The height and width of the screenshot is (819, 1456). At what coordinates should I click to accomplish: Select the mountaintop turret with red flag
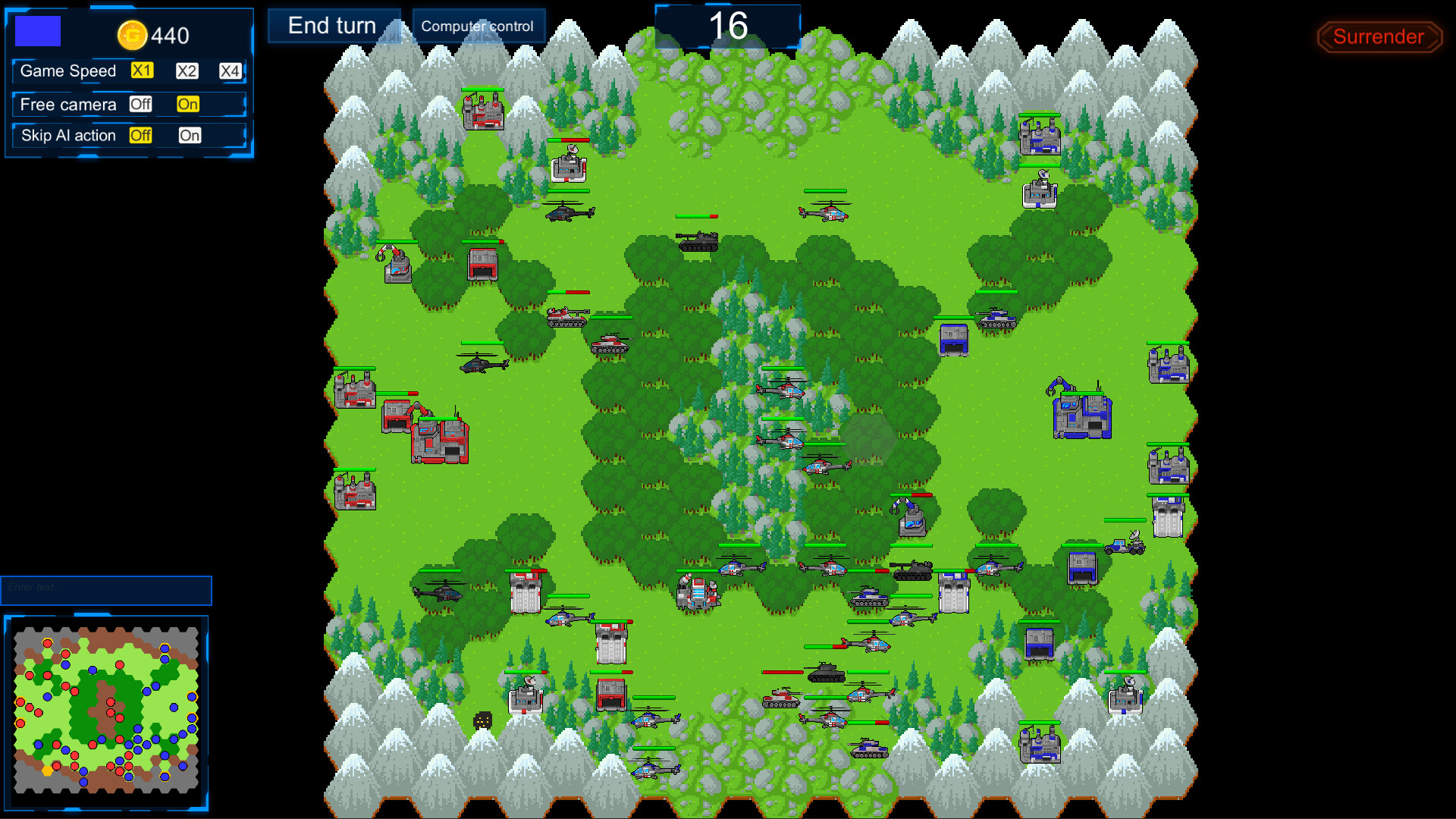(x=483, y=114)
